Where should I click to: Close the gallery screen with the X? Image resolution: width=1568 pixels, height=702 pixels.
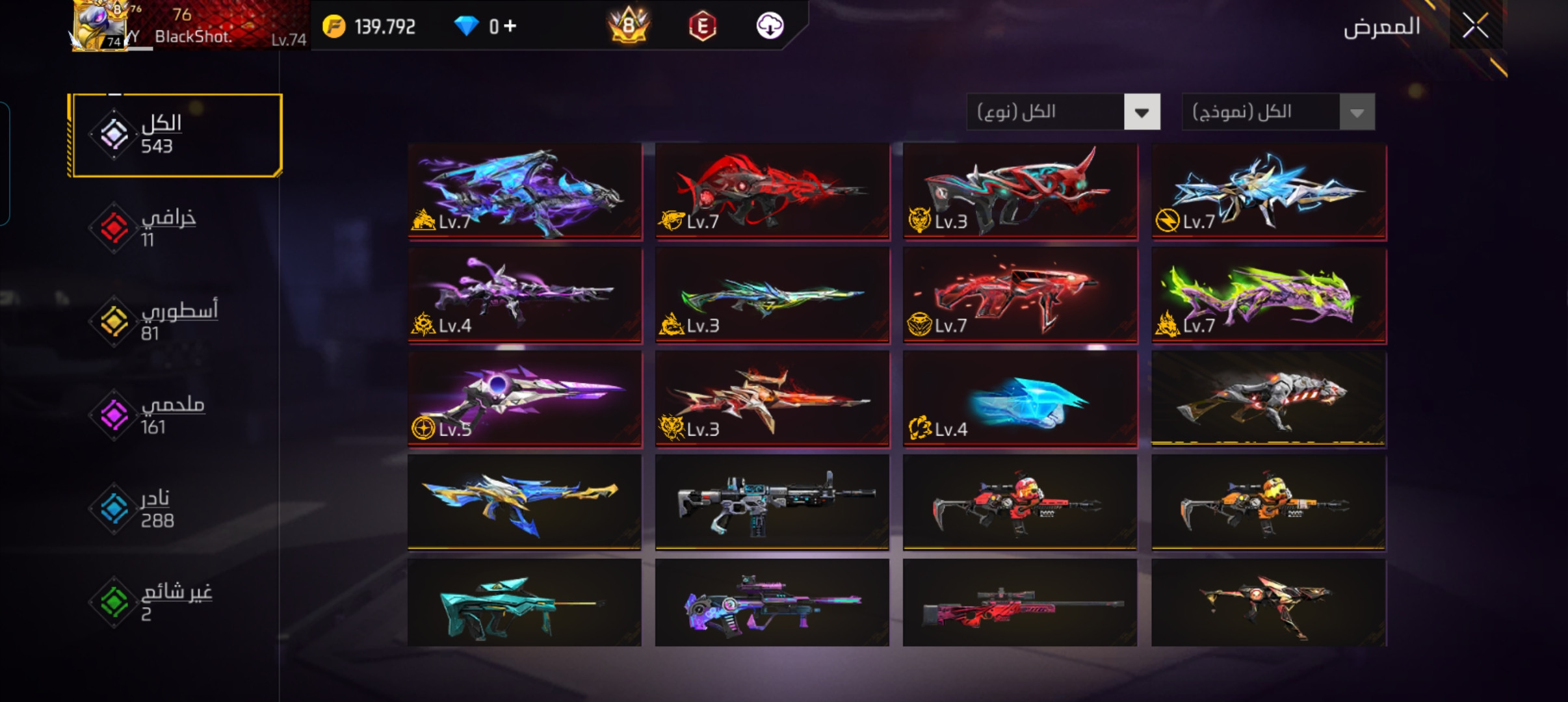pyautogui.click(x=1475, y=27)
